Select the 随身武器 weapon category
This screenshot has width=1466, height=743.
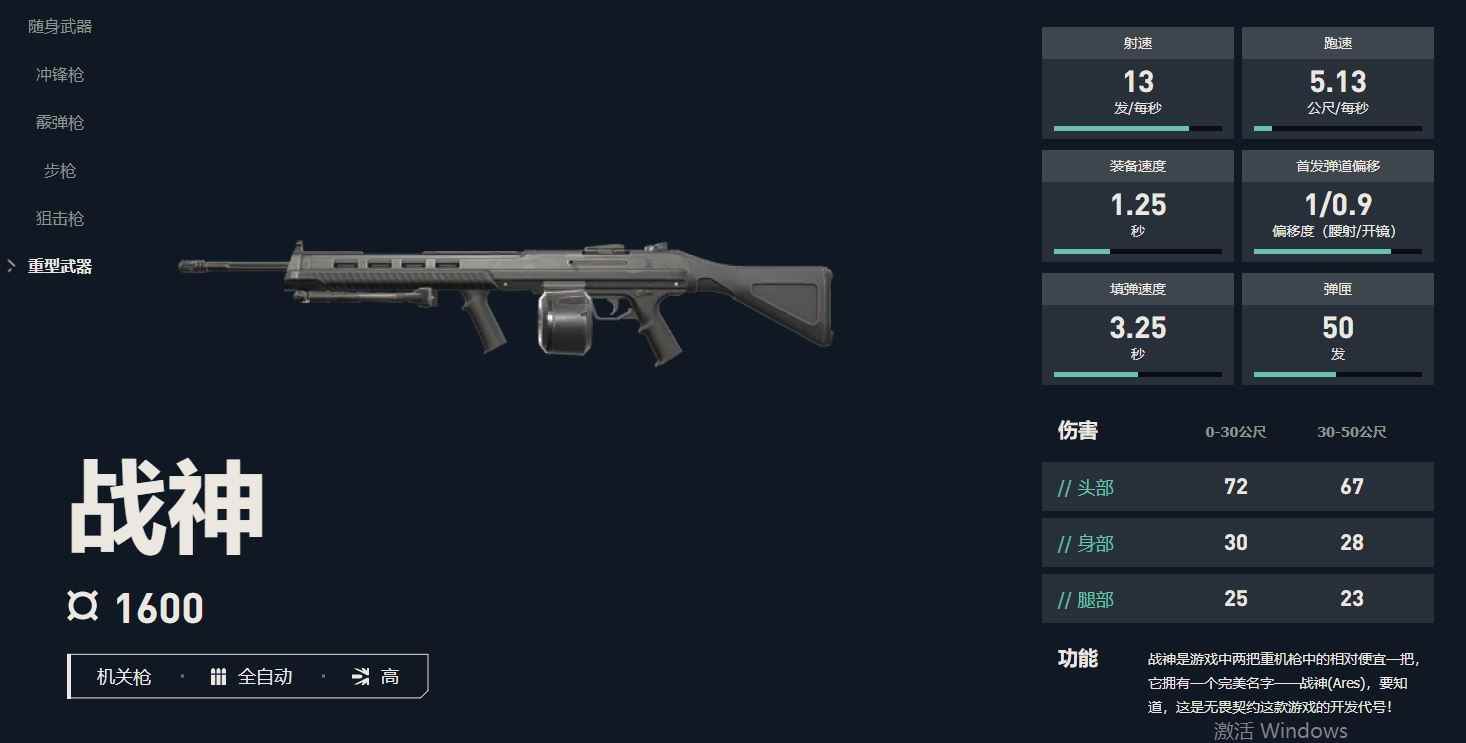pyautogui.click(x=60, y=27)
